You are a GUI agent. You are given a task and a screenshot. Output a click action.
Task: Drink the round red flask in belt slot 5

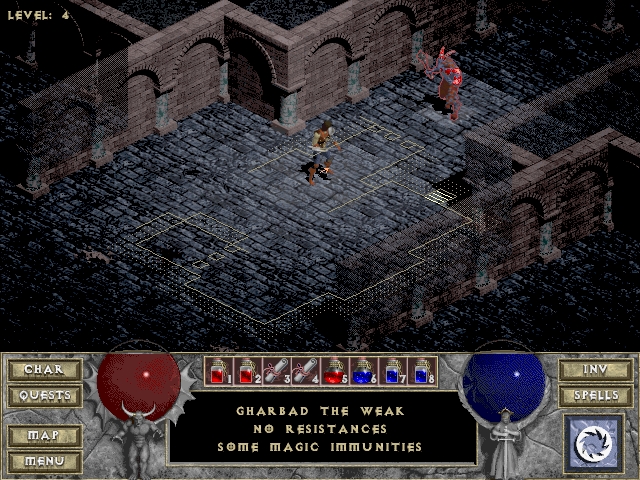(x=336, y=372)
